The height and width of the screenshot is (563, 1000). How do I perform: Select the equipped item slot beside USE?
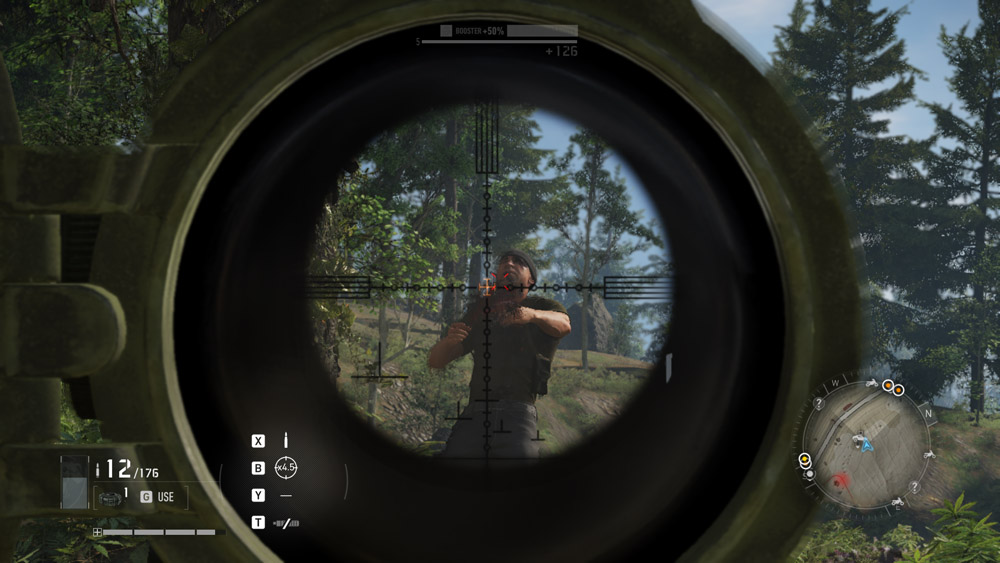click(112, 497)
